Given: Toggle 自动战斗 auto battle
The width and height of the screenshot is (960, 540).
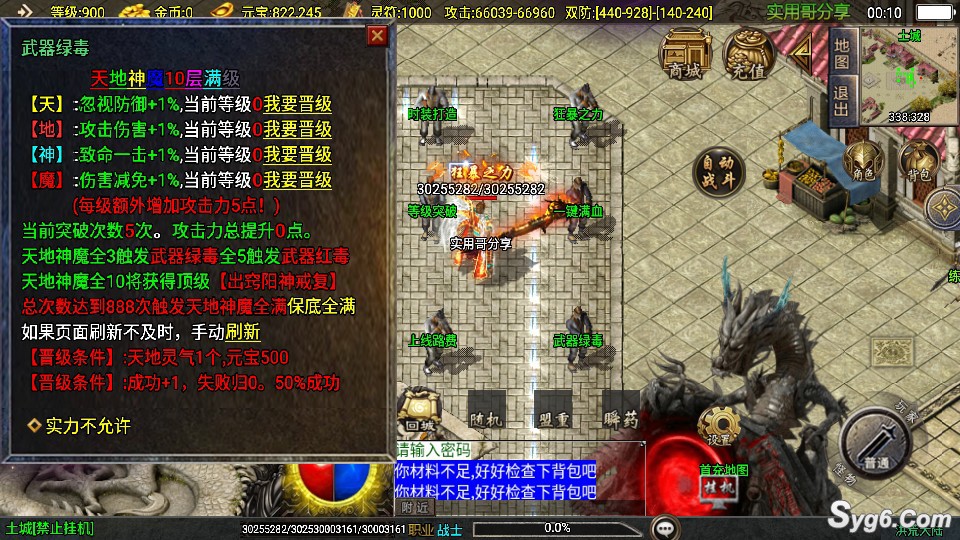Looking at the screenshot, I should [719, 171].
